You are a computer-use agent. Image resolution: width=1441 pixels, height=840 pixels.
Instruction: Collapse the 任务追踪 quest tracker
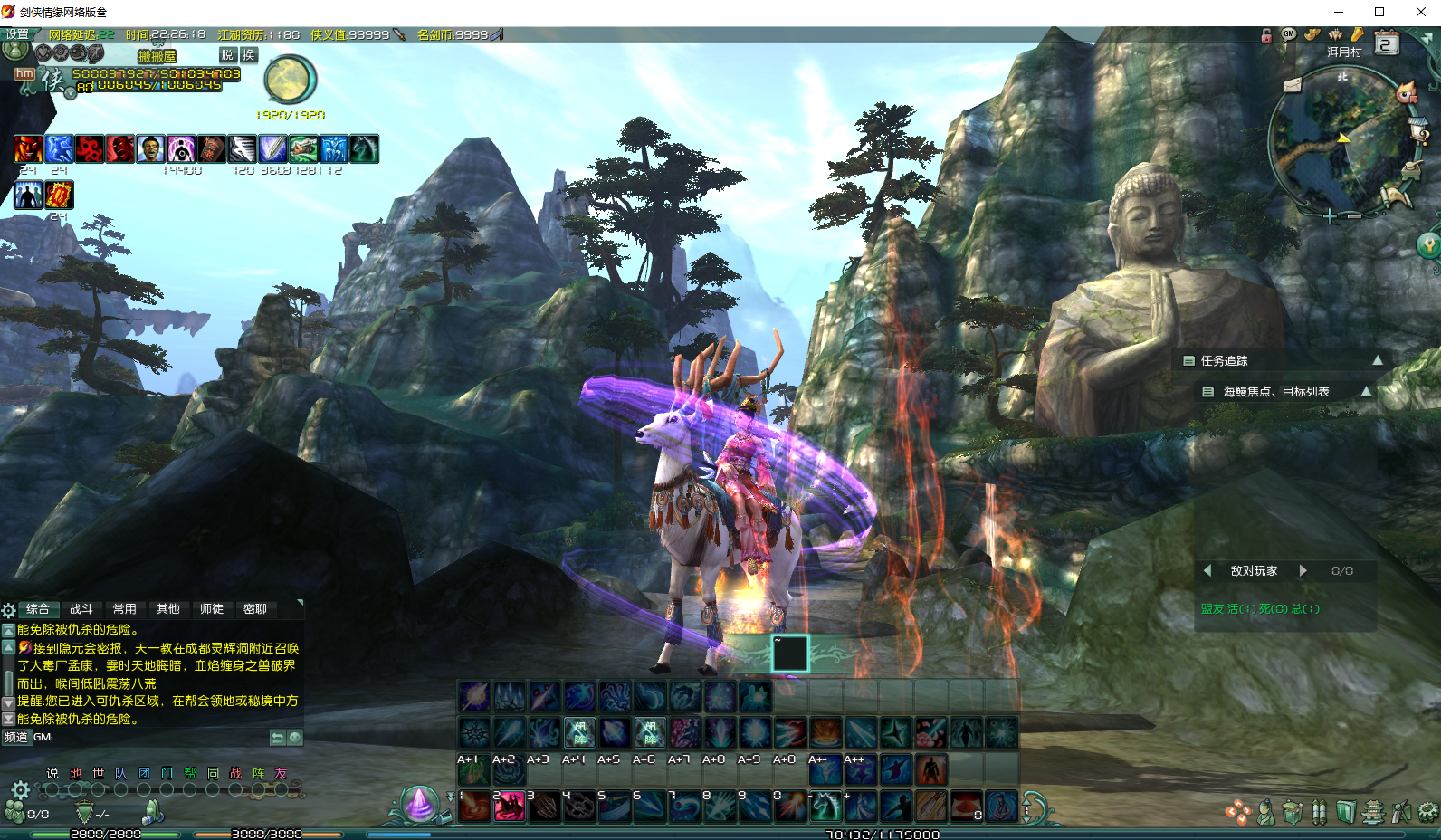(1377, 360)
